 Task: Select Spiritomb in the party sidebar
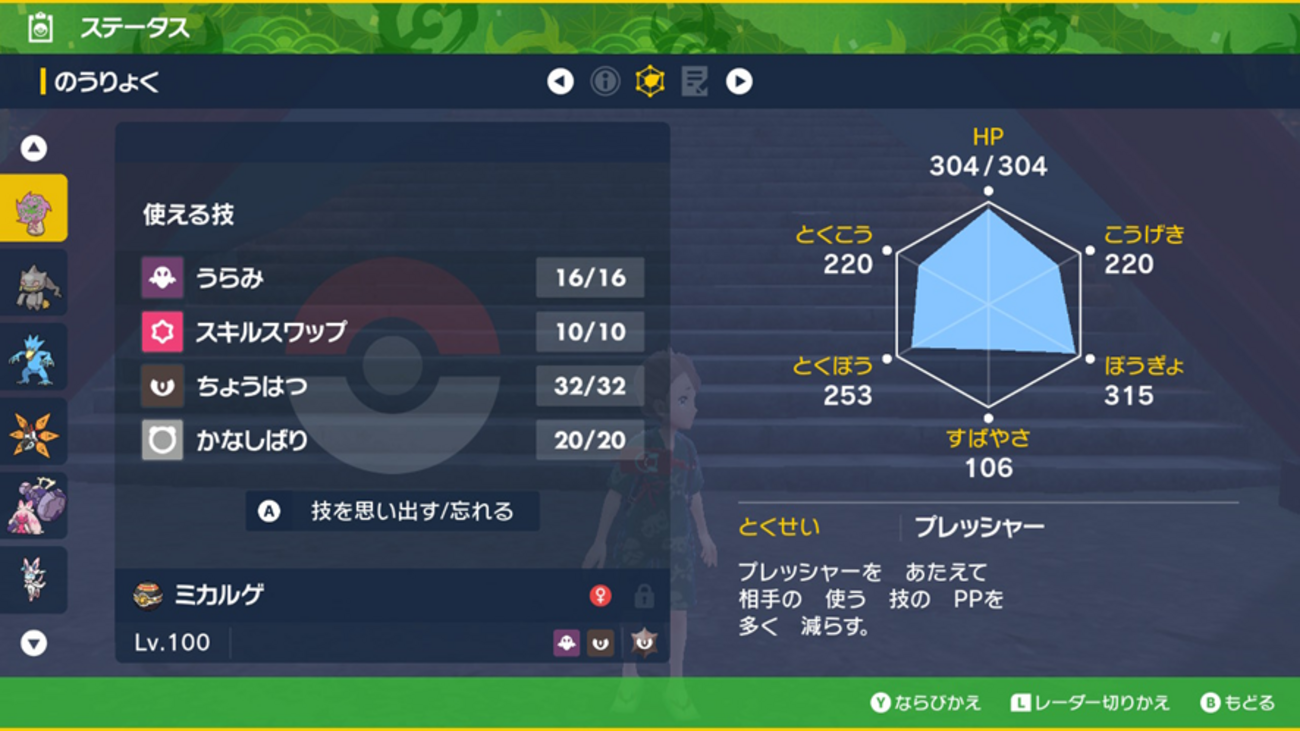pos(34,208)
